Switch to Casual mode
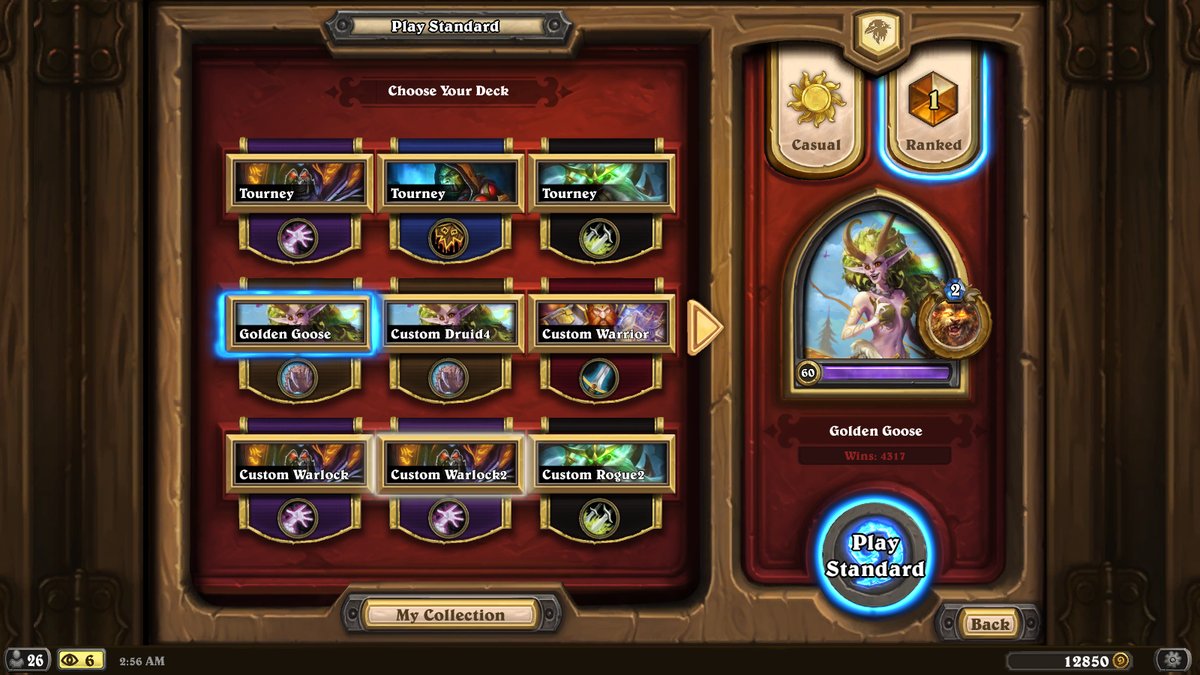The height and width of the screenshot is (675, 1200). click(815, 108)
